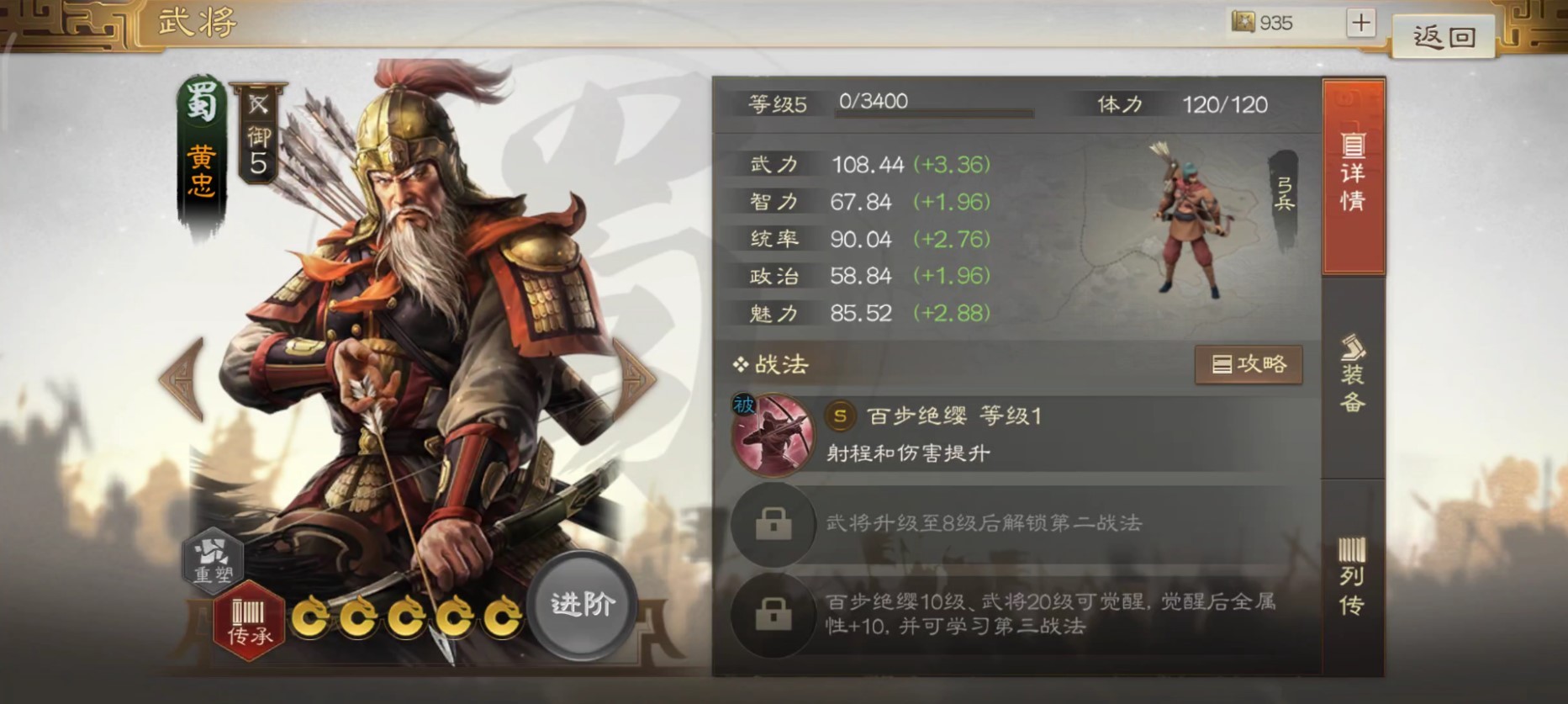Viewport: 1568px width, 704px height.
Task: Open the 百步绝缨 skill icon
Action: 774,434
